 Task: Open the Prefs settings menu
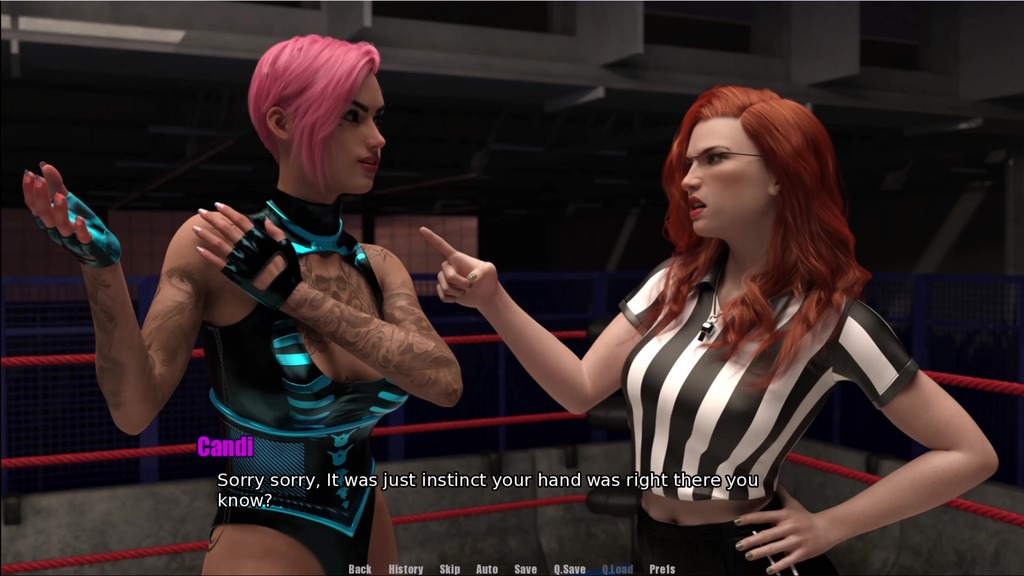(662, 569)
